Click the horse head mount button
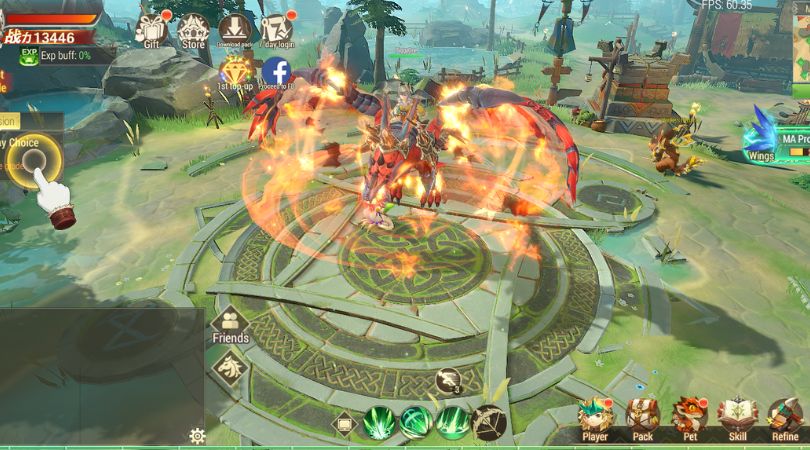Image resolution: width=810 pixels, height=450 pixels. pyautogui.click(x=231, y=366)
